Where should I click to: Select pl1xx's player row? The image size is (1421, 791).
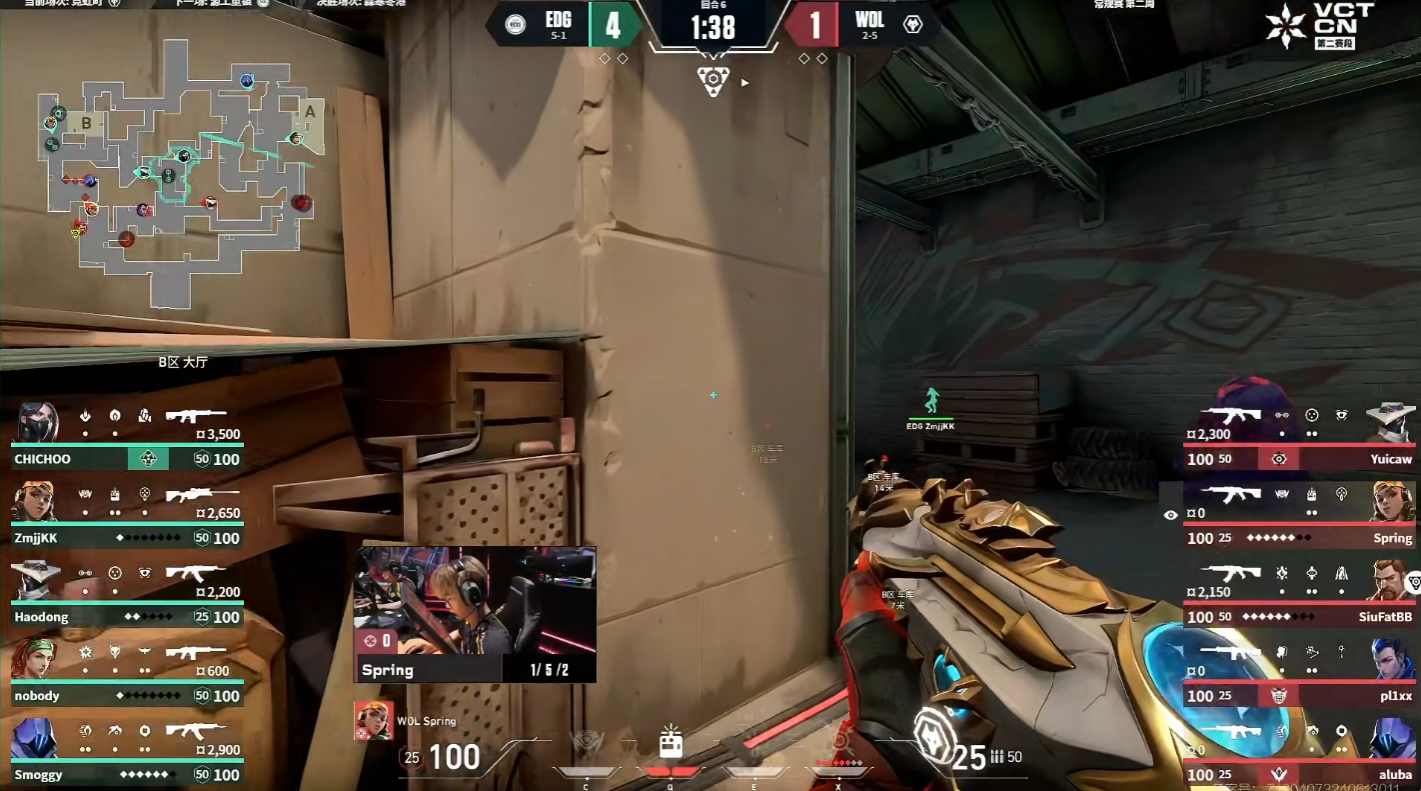(1298, 674)
